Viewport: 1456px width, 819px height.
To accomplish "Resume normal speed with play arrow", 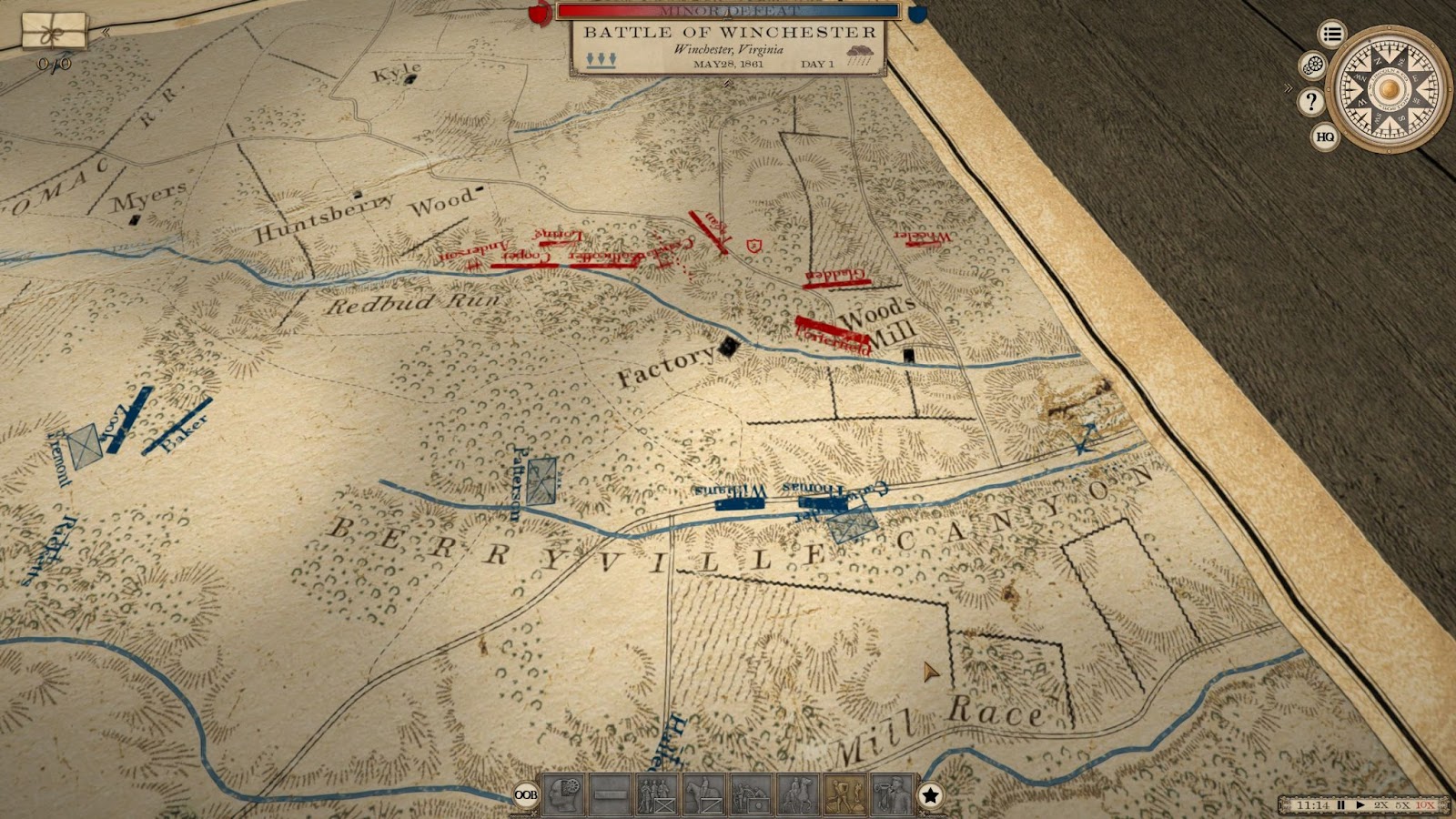I will click(1360, 805).
